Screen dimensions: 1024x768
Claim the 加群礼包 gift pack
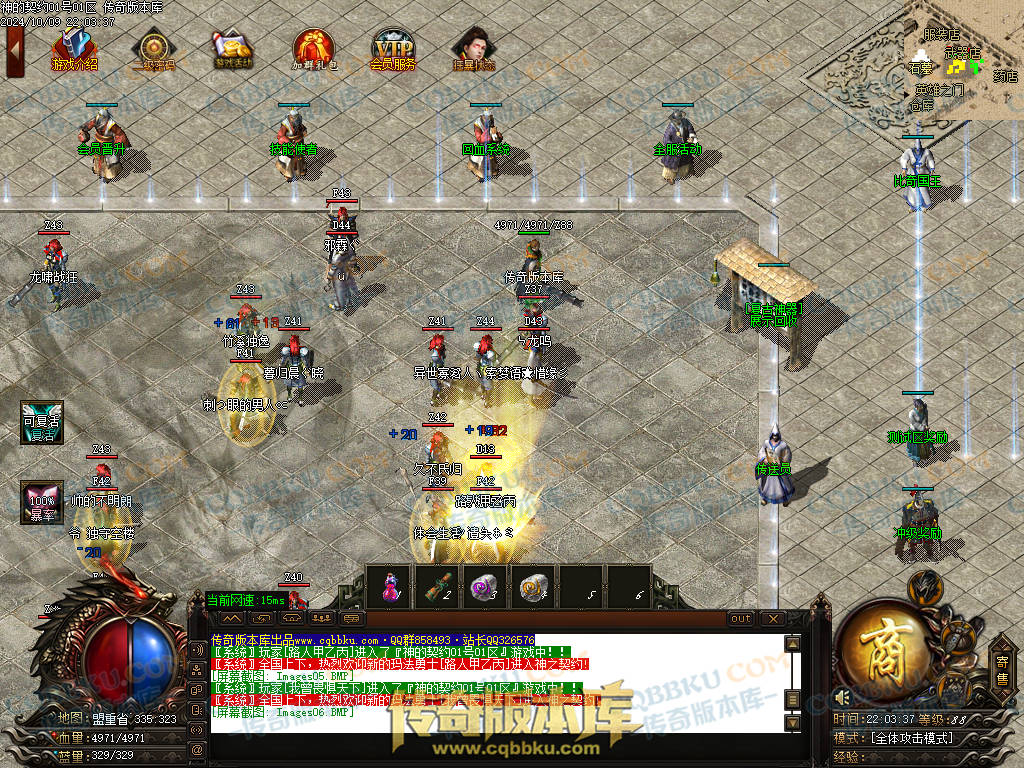(313, 48)
